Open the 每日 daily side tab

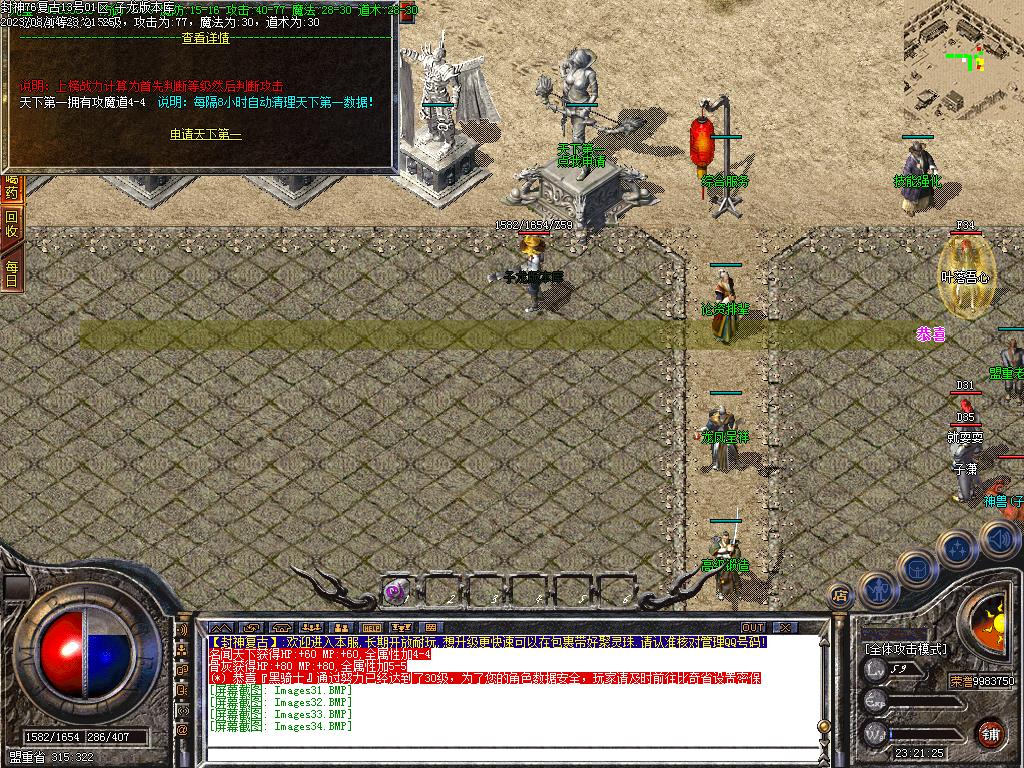12,273
